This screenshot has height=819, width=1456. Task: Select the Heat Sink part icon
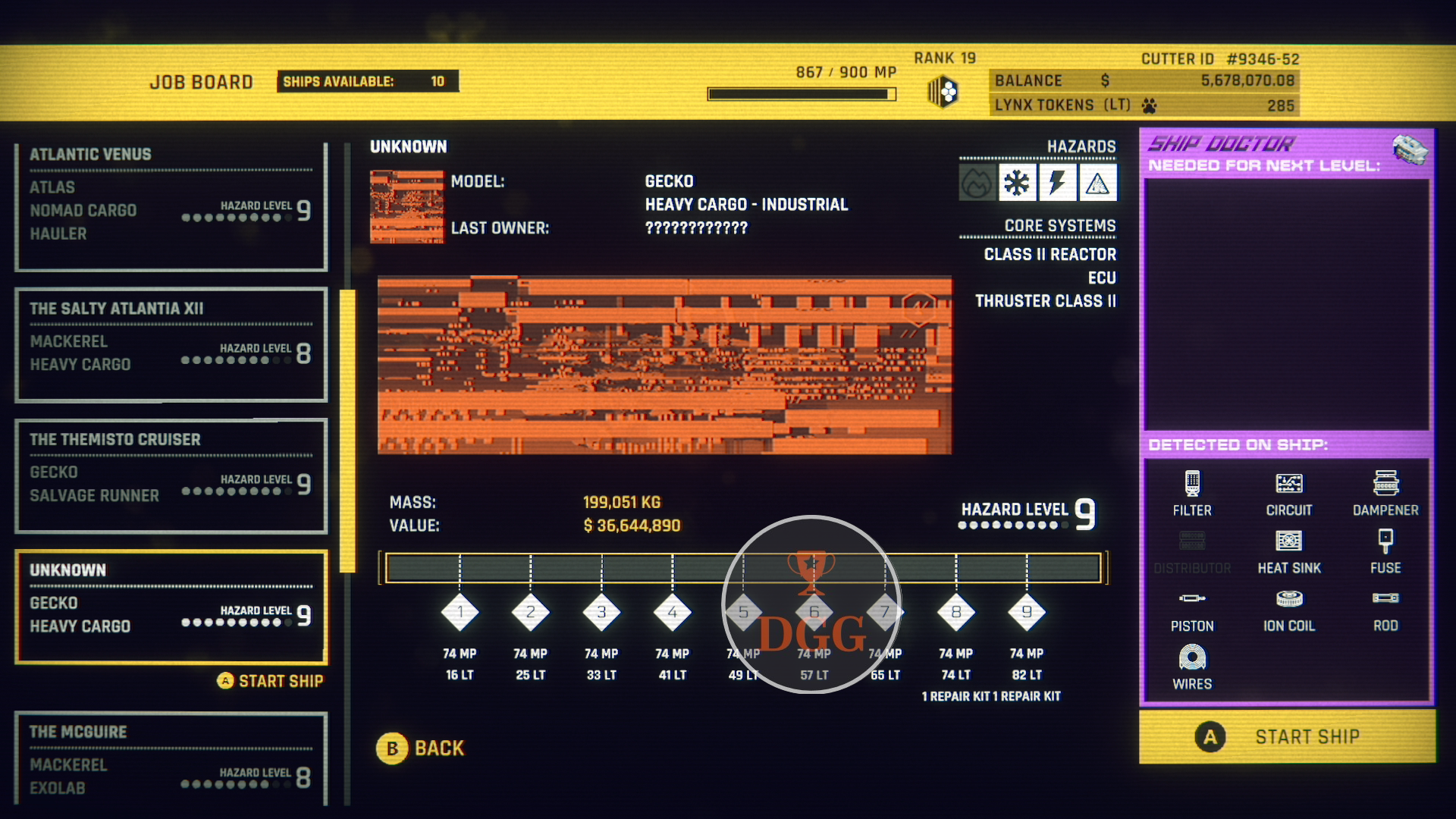(1288, 541)
